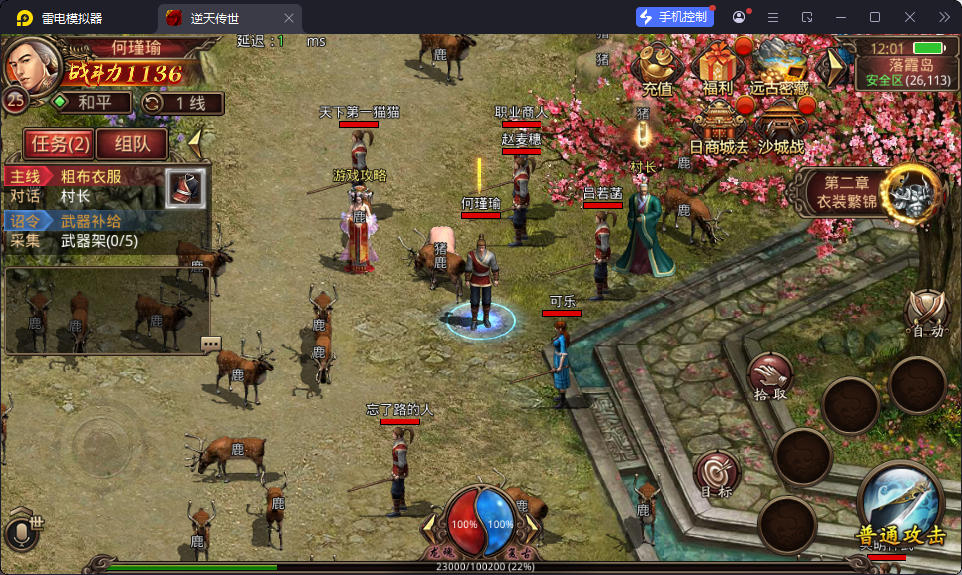
Task: Switch the 1线 server line
Action: (181, 102)
